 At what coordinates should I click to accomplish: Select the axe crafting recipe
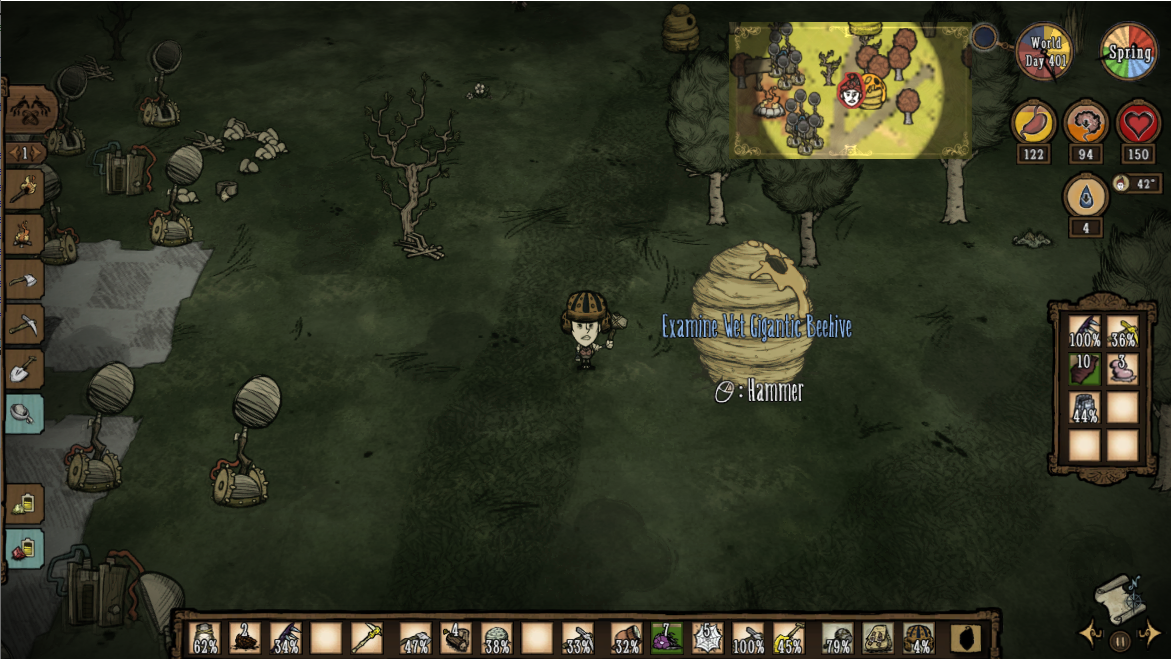(24, 280)
